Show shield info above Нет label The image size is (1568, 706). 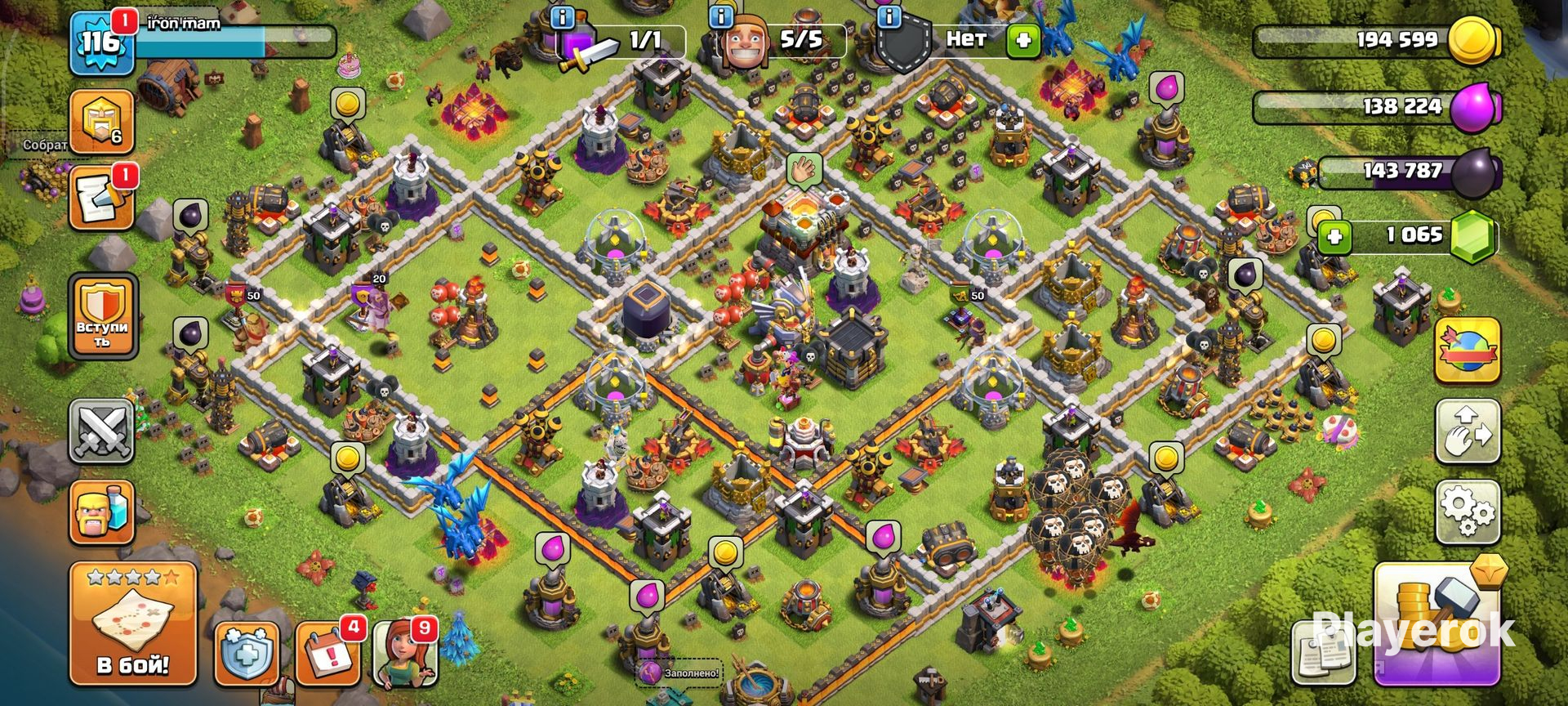pos(889,16)
